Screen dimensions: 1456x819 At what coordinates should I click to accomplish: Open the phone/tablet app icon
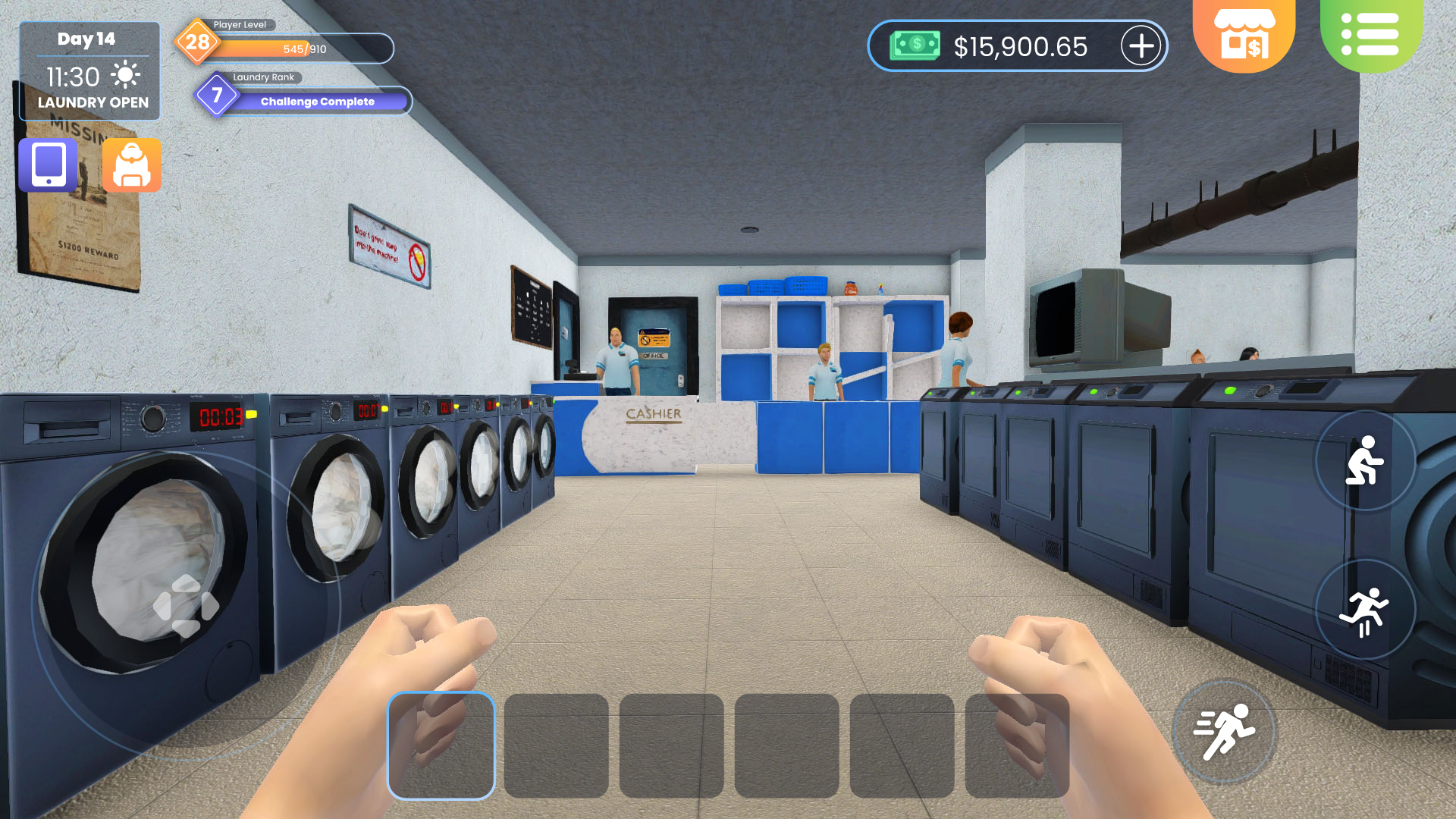47,165
